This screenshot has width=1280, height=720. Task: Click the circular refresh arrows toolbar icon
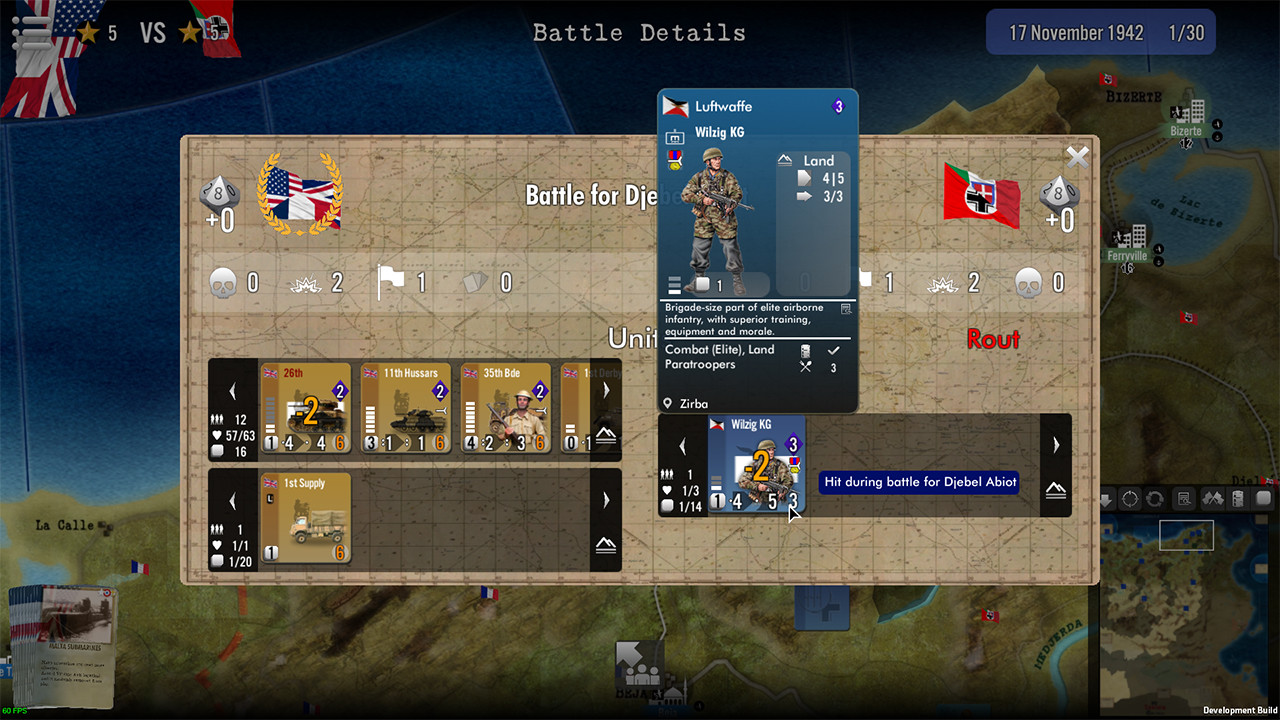coord(1155,498)
